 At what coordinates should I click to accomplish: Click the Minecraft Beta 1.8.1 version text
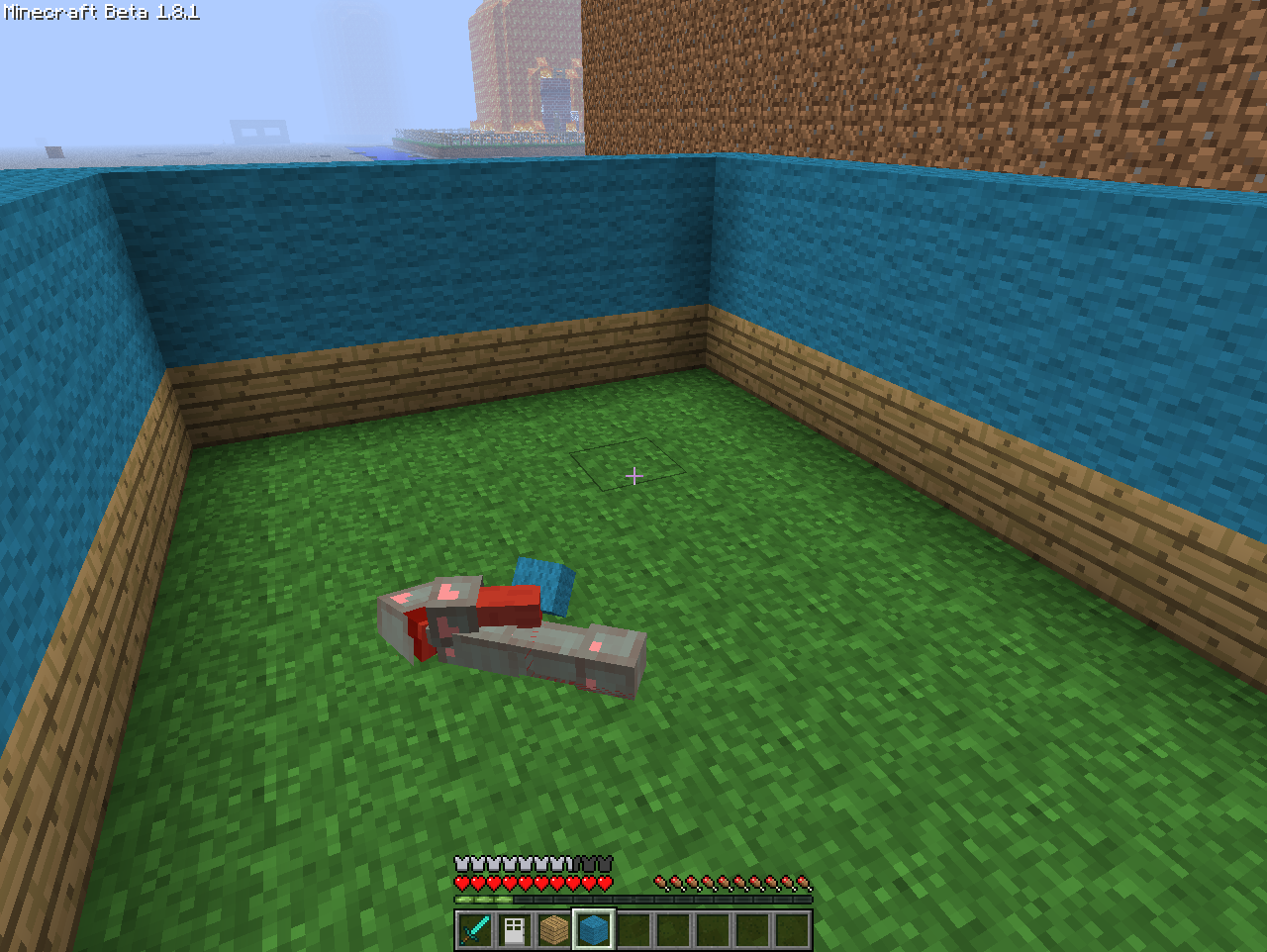pyautogui.click(x=99, y=14)
